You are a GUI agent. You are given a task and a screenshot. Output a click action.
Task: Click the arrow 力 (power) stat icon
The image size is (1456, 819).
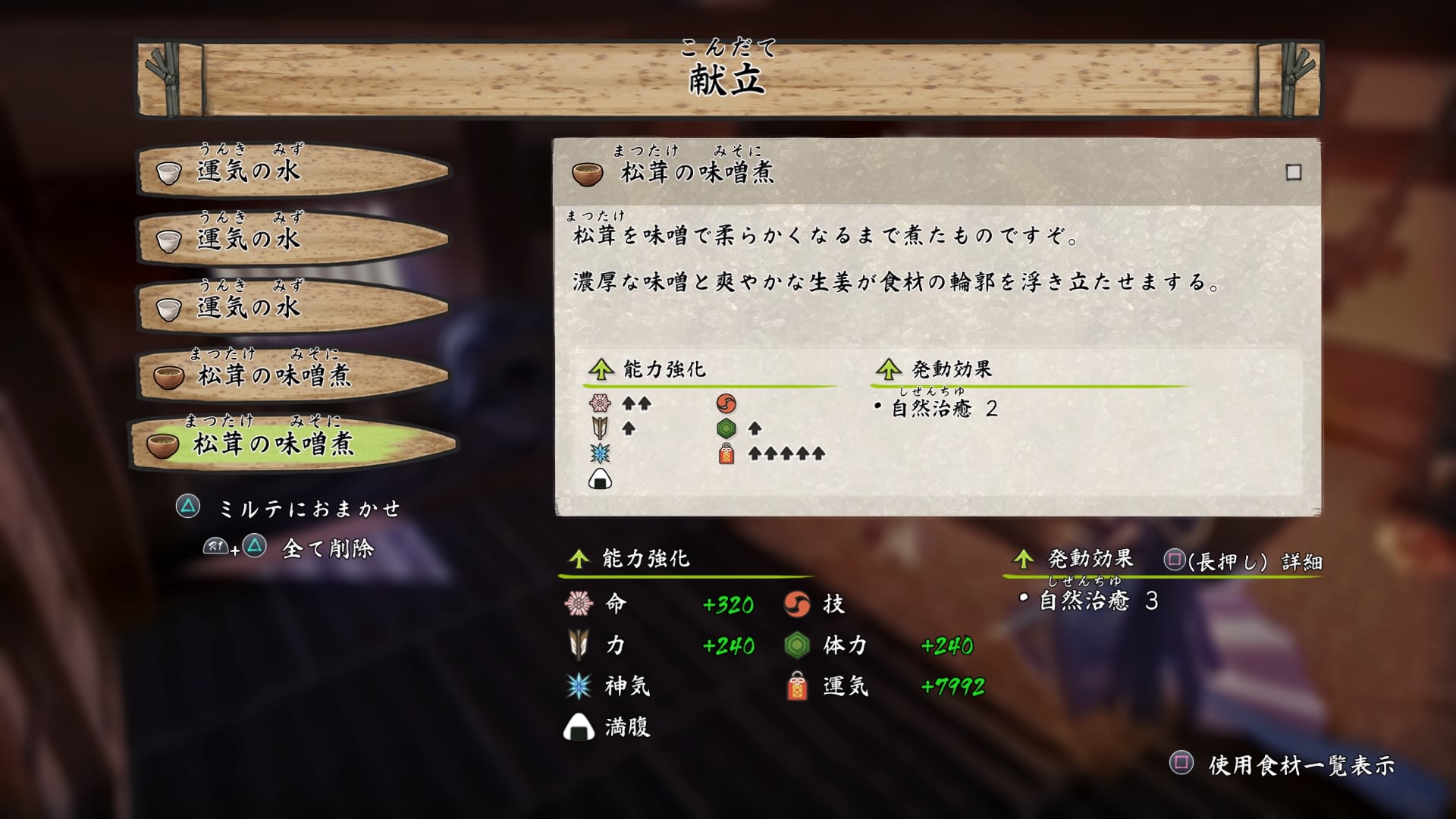pos(579,645)
